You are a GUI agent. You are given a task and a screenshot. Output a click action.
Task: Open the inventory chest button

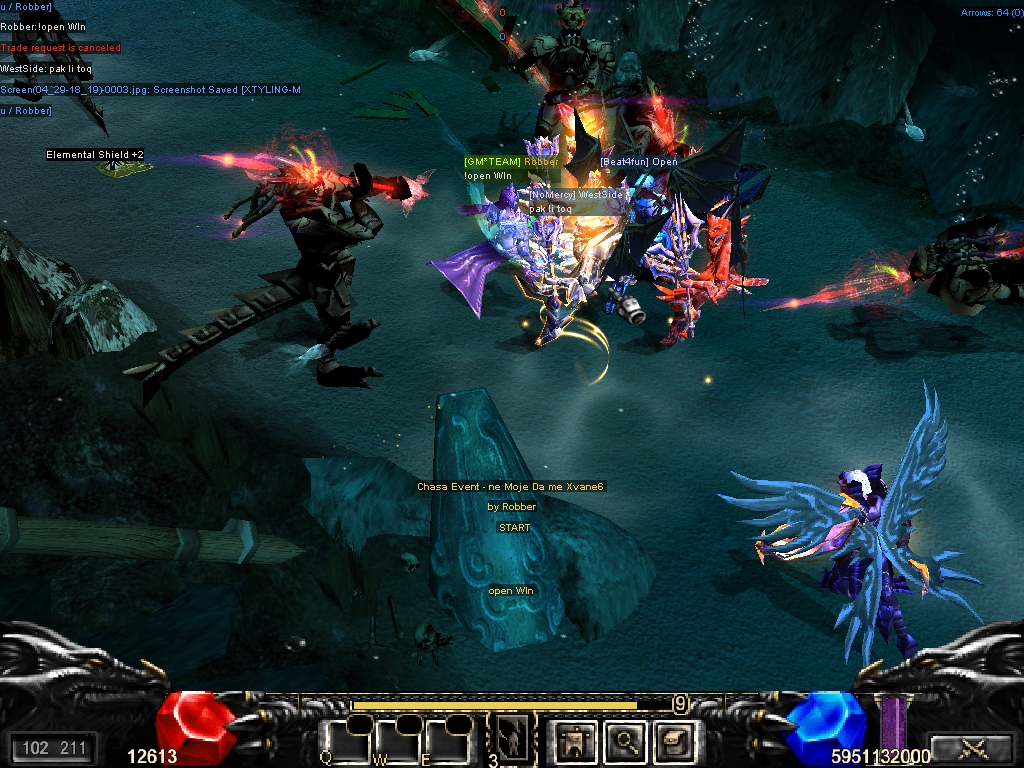pyautogui.click(x=673, y=740)
